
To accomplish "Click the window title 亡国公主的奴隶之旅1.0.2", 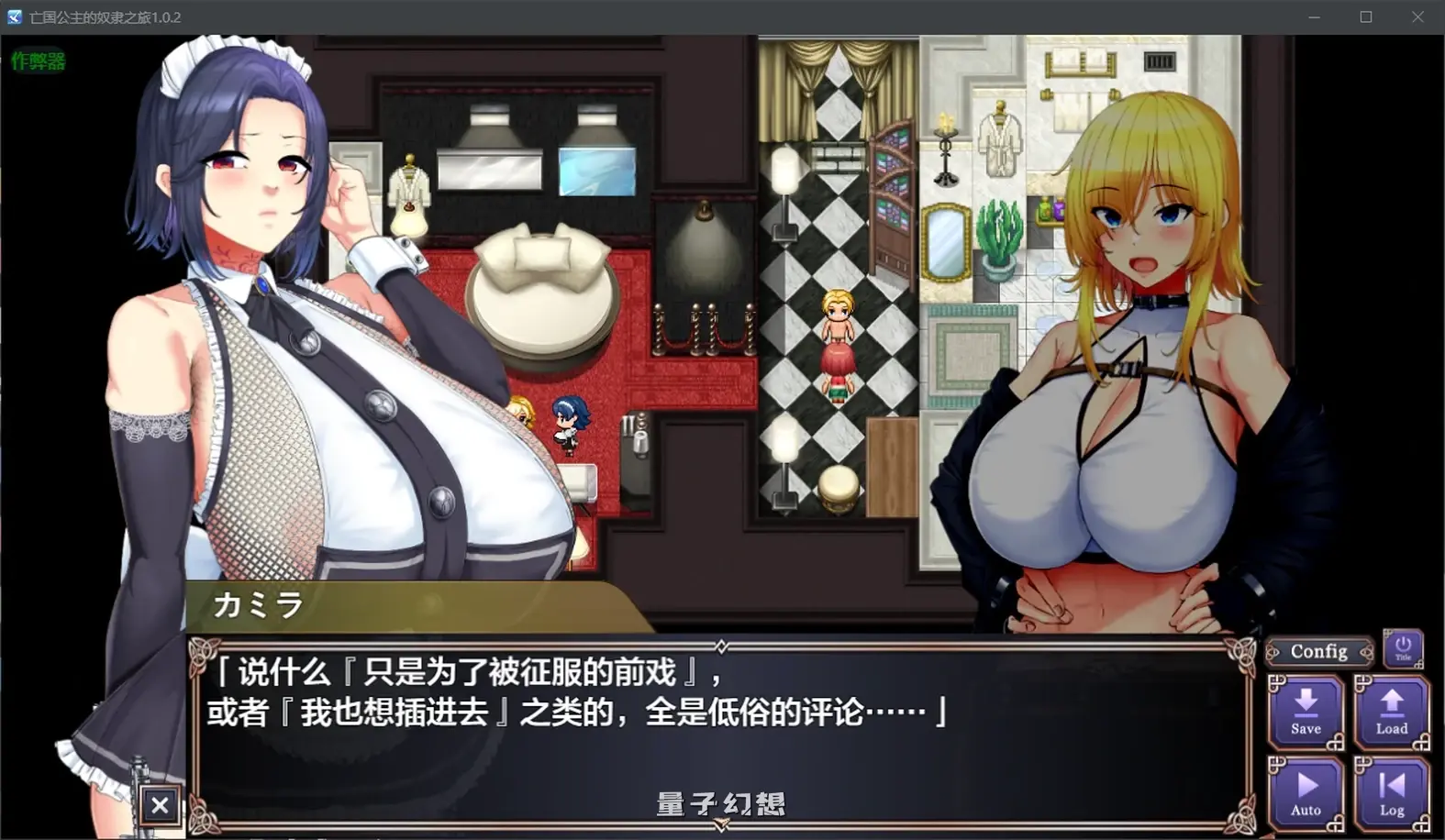I will pyautogui.click(x=104, y=16).
